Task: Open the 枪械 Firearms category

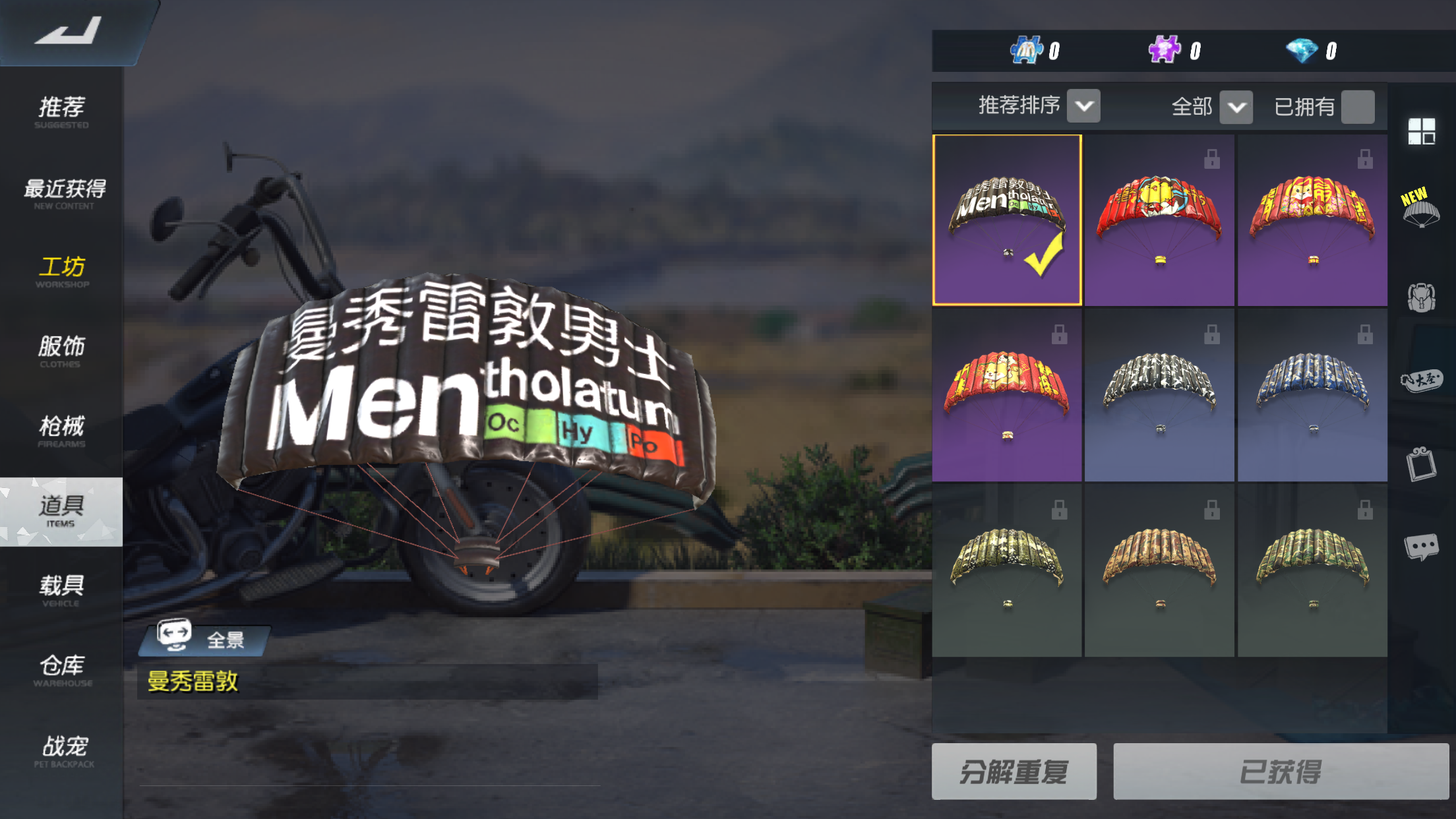Action: (61, 430)
